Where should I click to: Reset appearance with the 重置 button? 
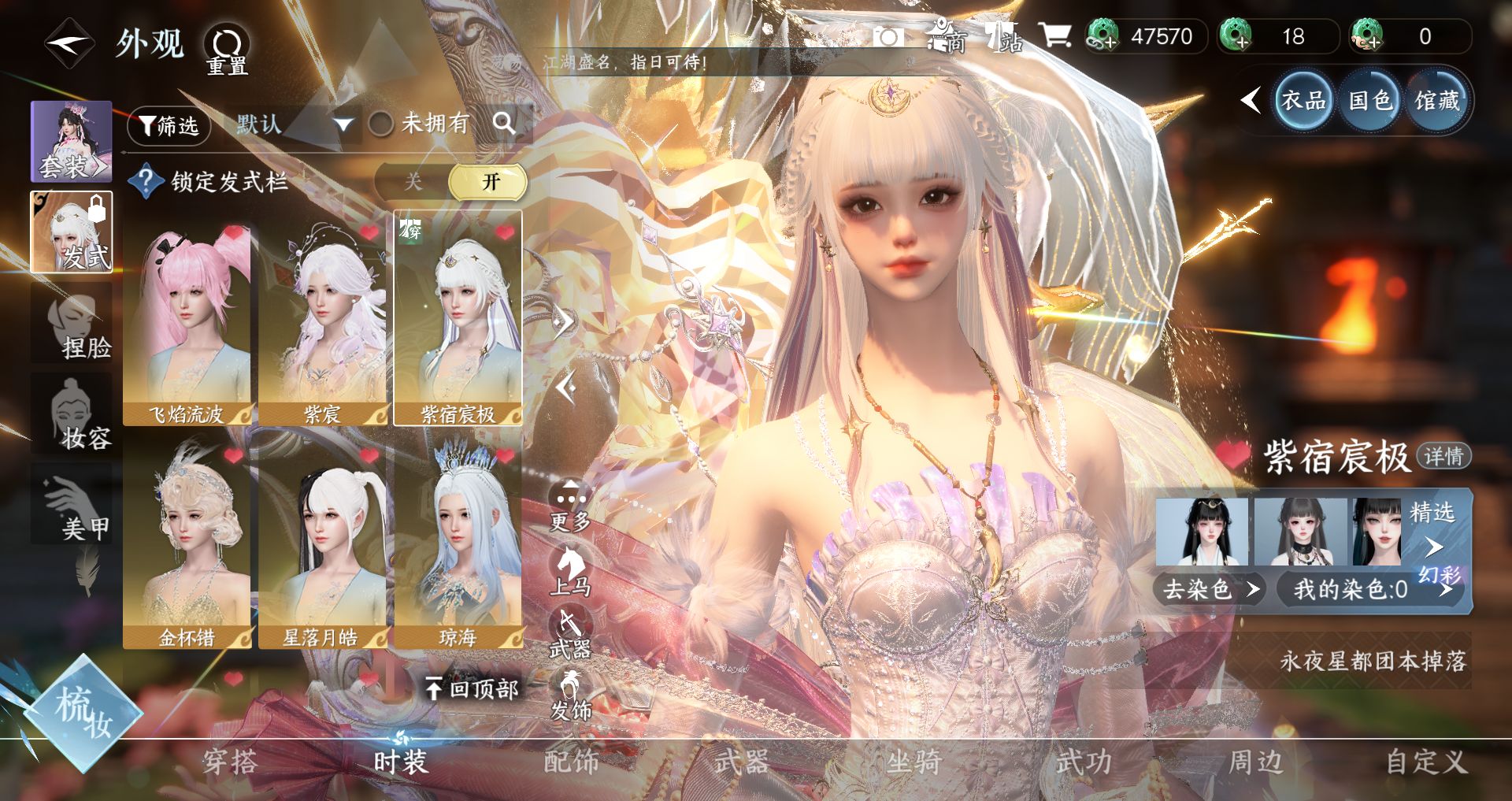coord(227,50)
